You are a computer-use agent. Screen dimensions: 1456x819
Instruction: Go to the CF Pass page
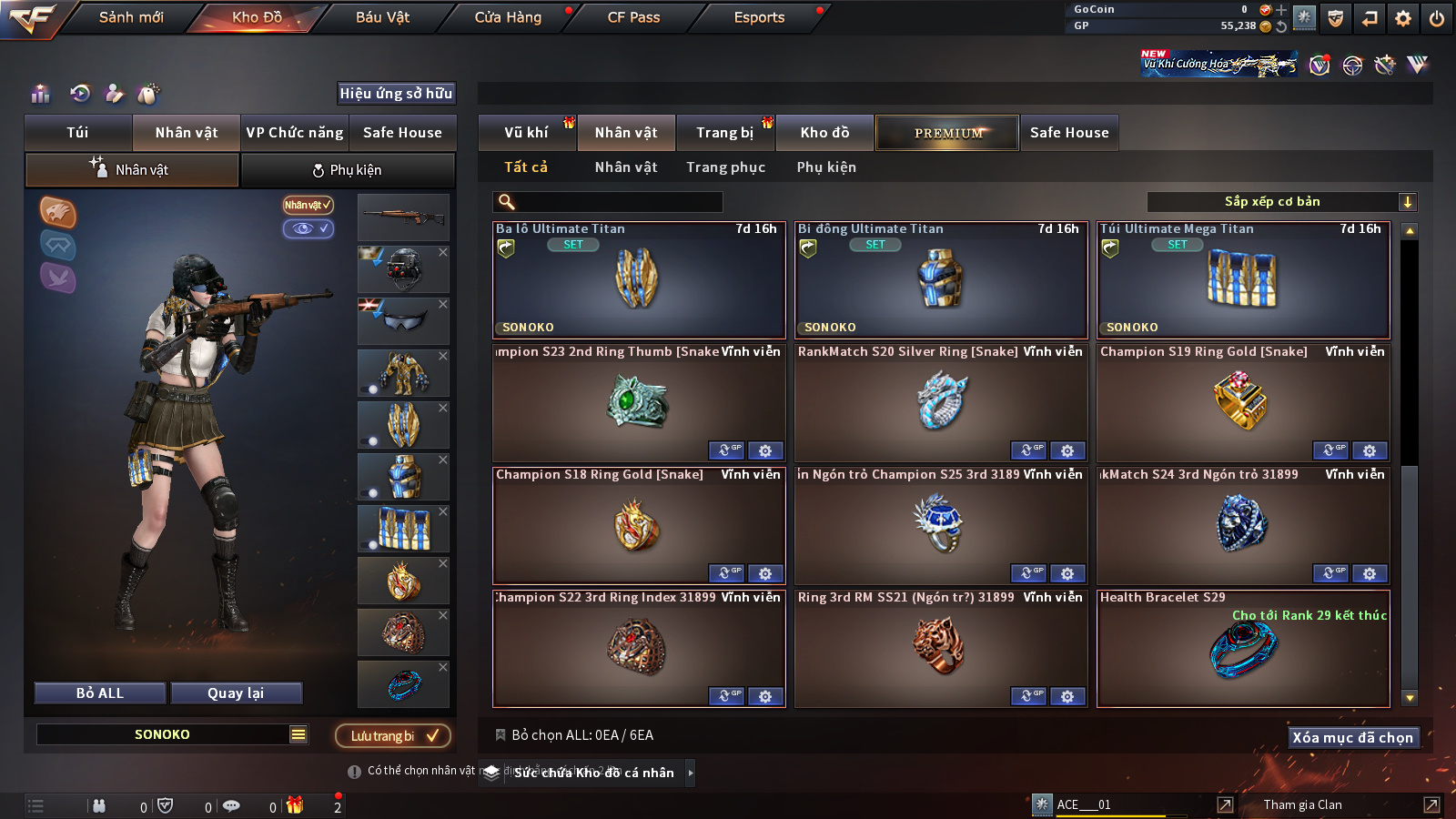point(633,17)
